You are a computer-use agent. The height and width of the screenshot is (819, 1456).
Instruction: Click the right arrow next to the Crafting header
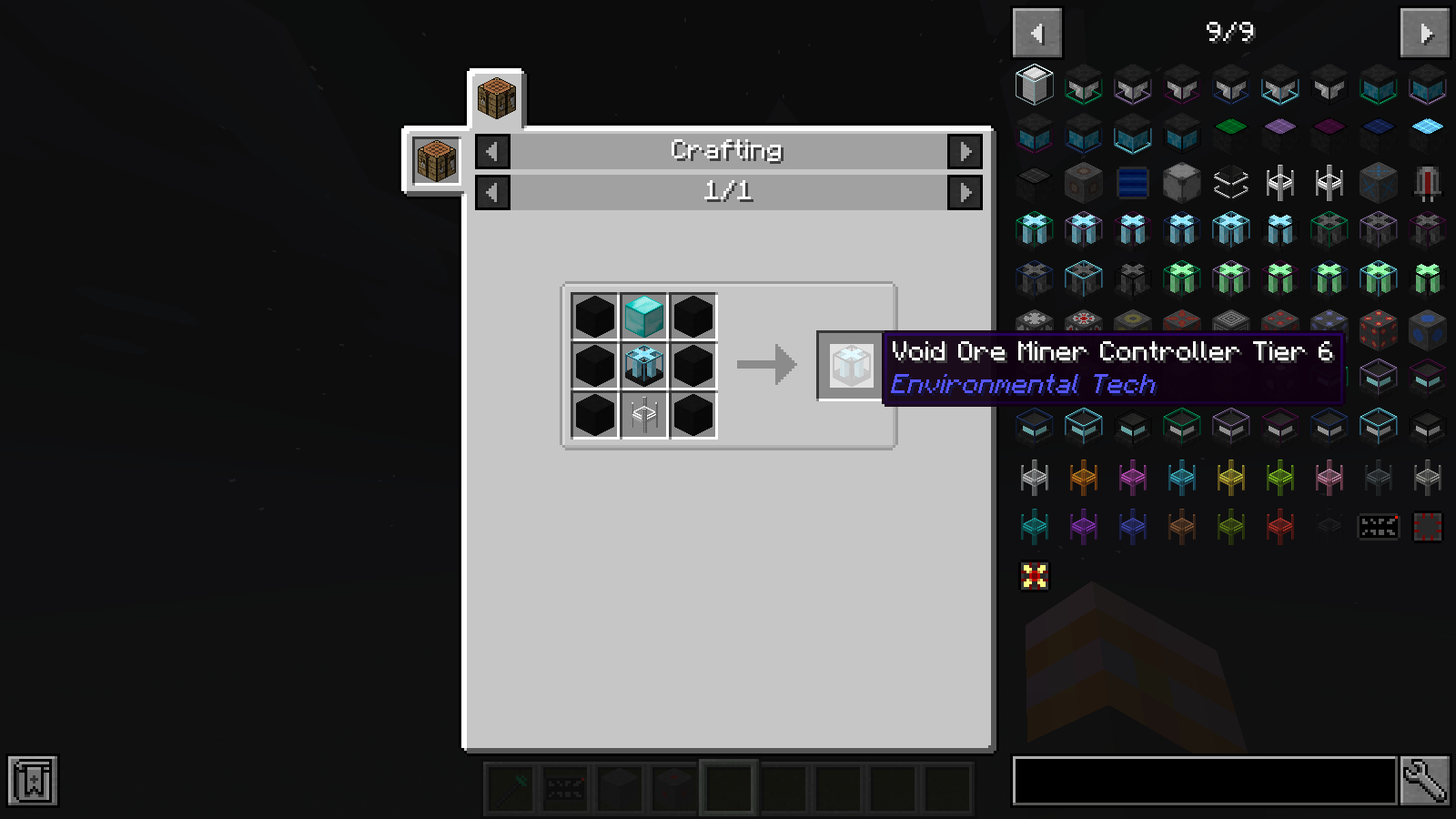click(966, 151)
